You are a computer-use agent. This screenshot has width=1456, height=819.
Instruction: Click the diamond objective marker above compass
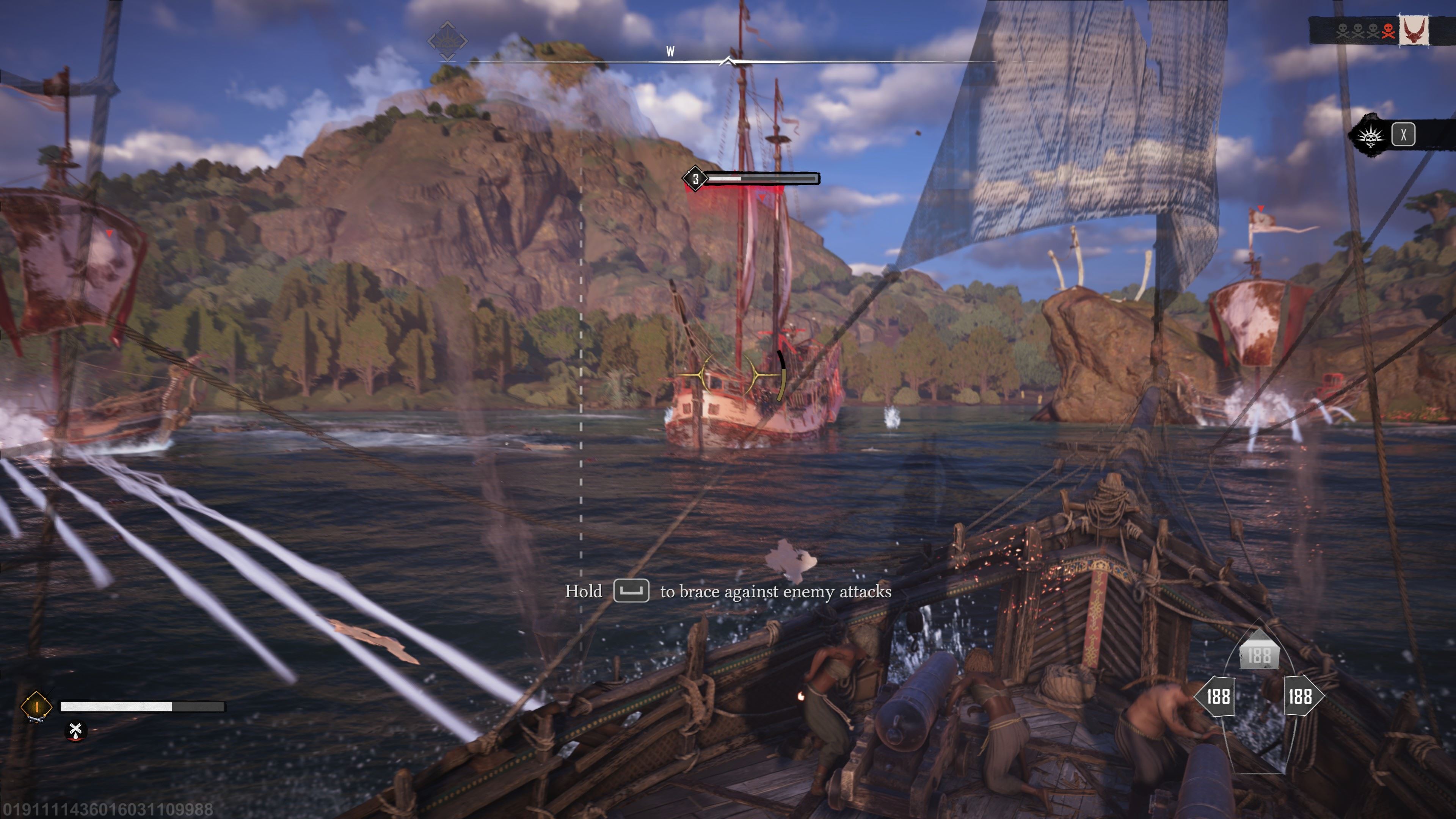447,41
